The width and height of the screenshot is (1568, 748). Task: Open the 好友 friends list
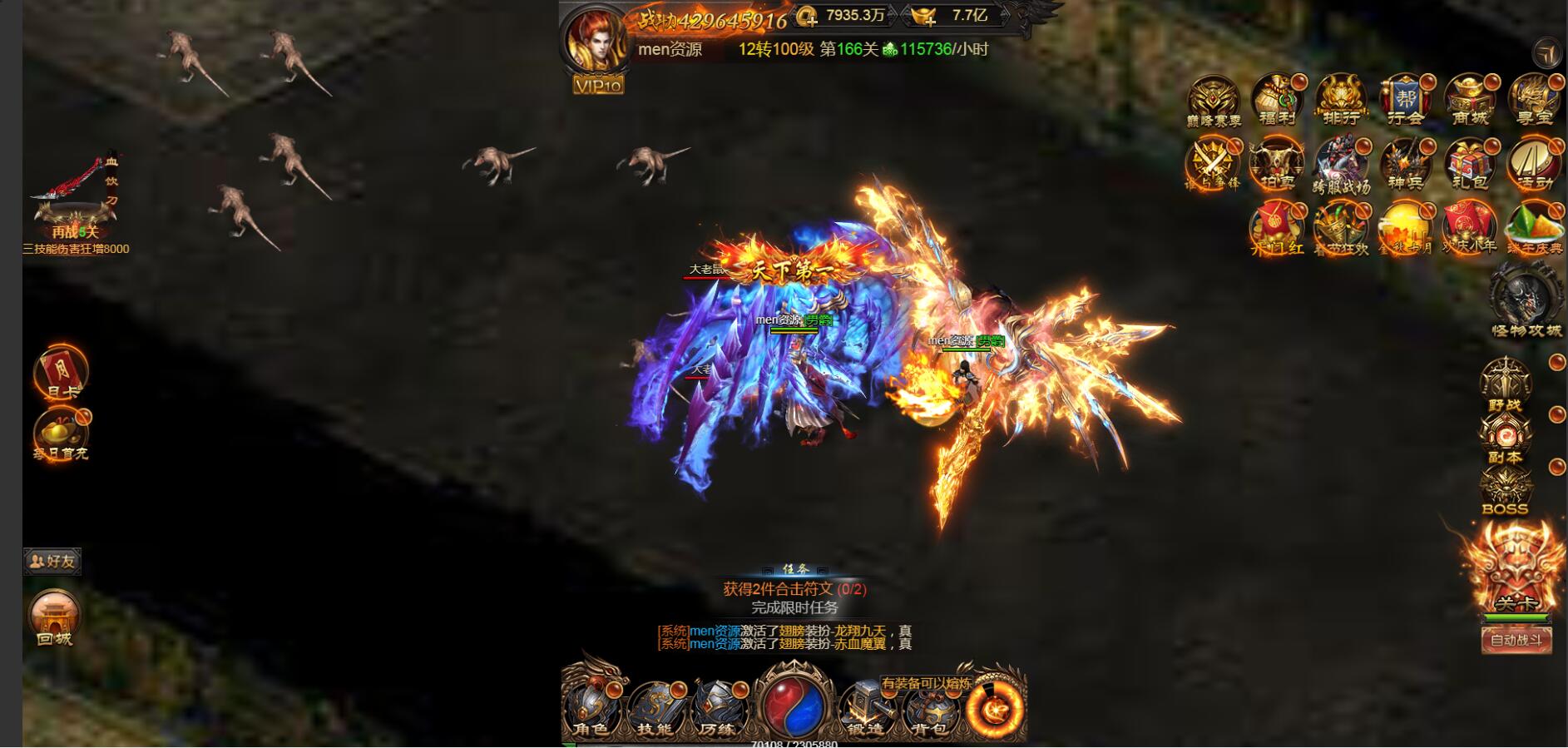coord(52,562)
